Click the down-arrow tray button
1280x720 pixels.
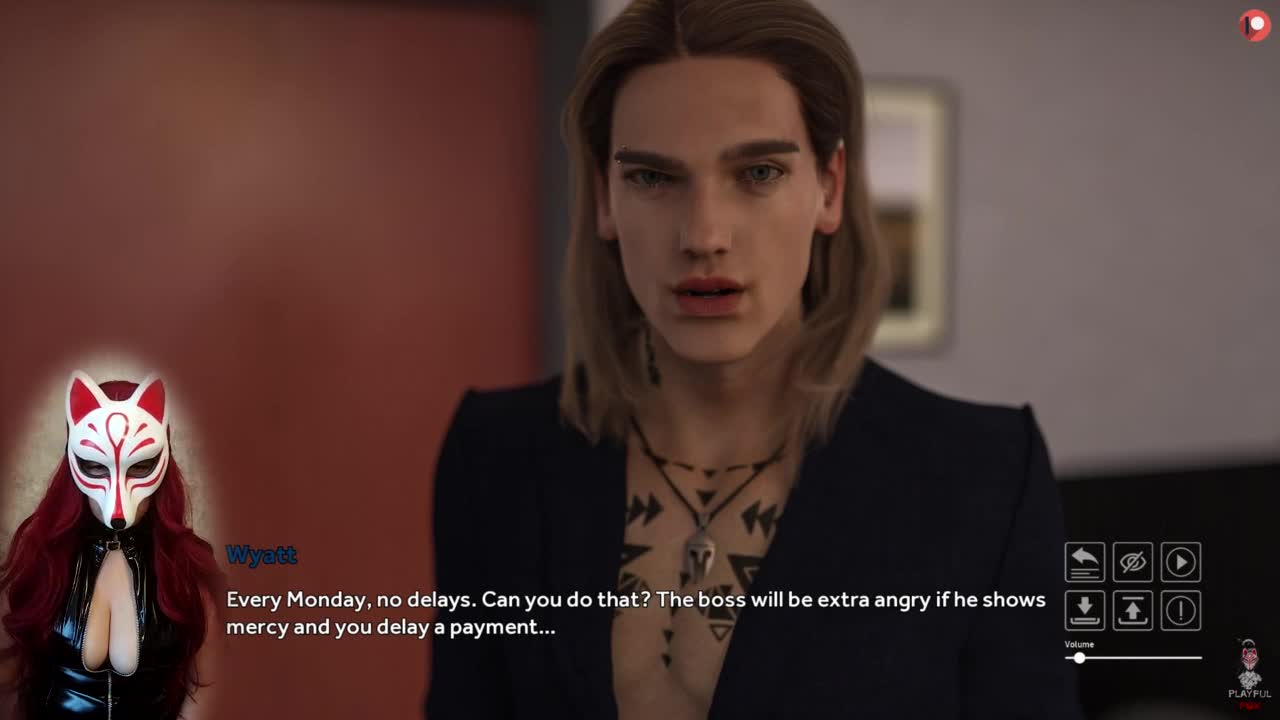tap(1084, 610)
